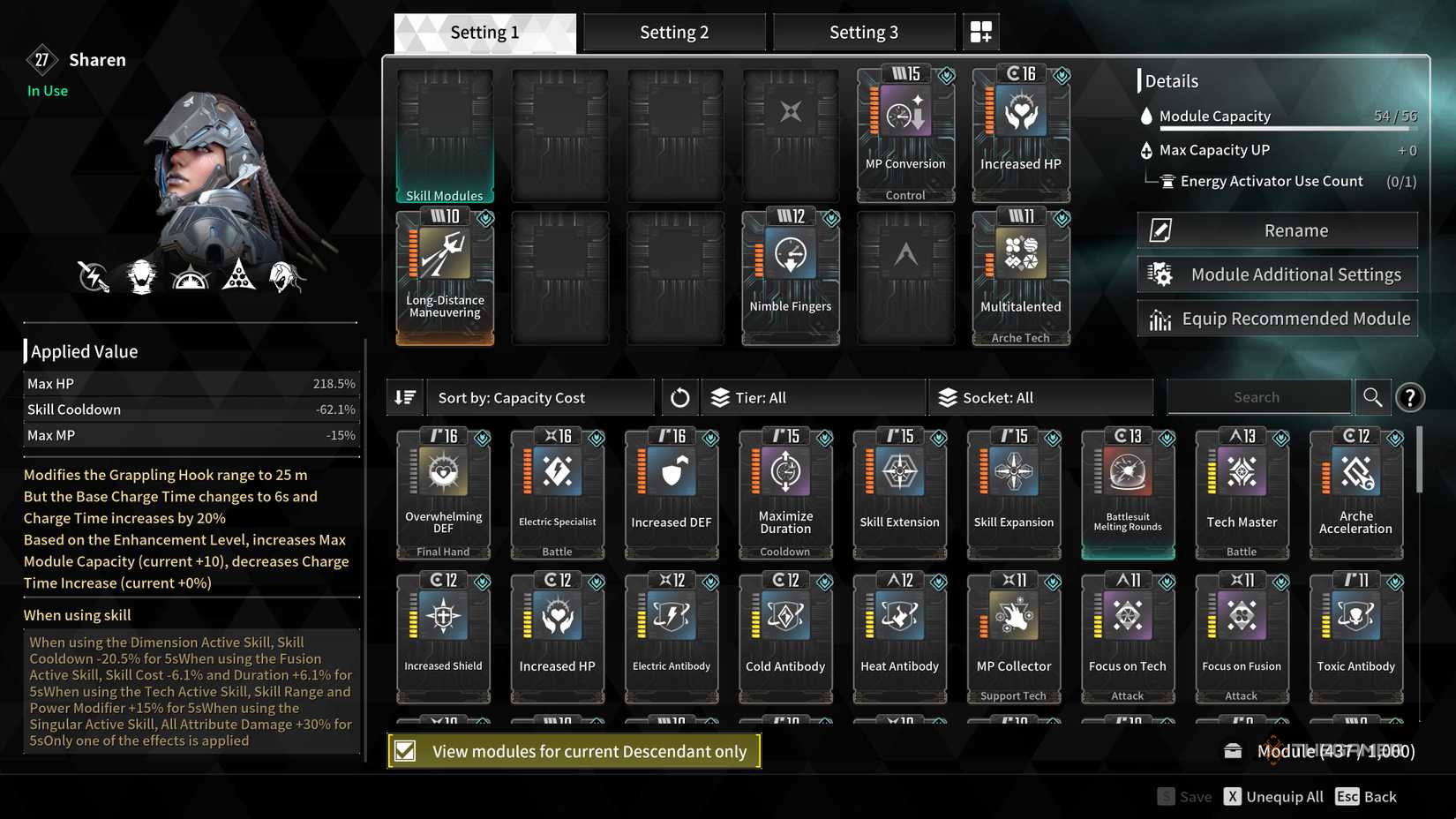
Task: Click the Module Capacity gauge bar
Action: coord(1284,129)
